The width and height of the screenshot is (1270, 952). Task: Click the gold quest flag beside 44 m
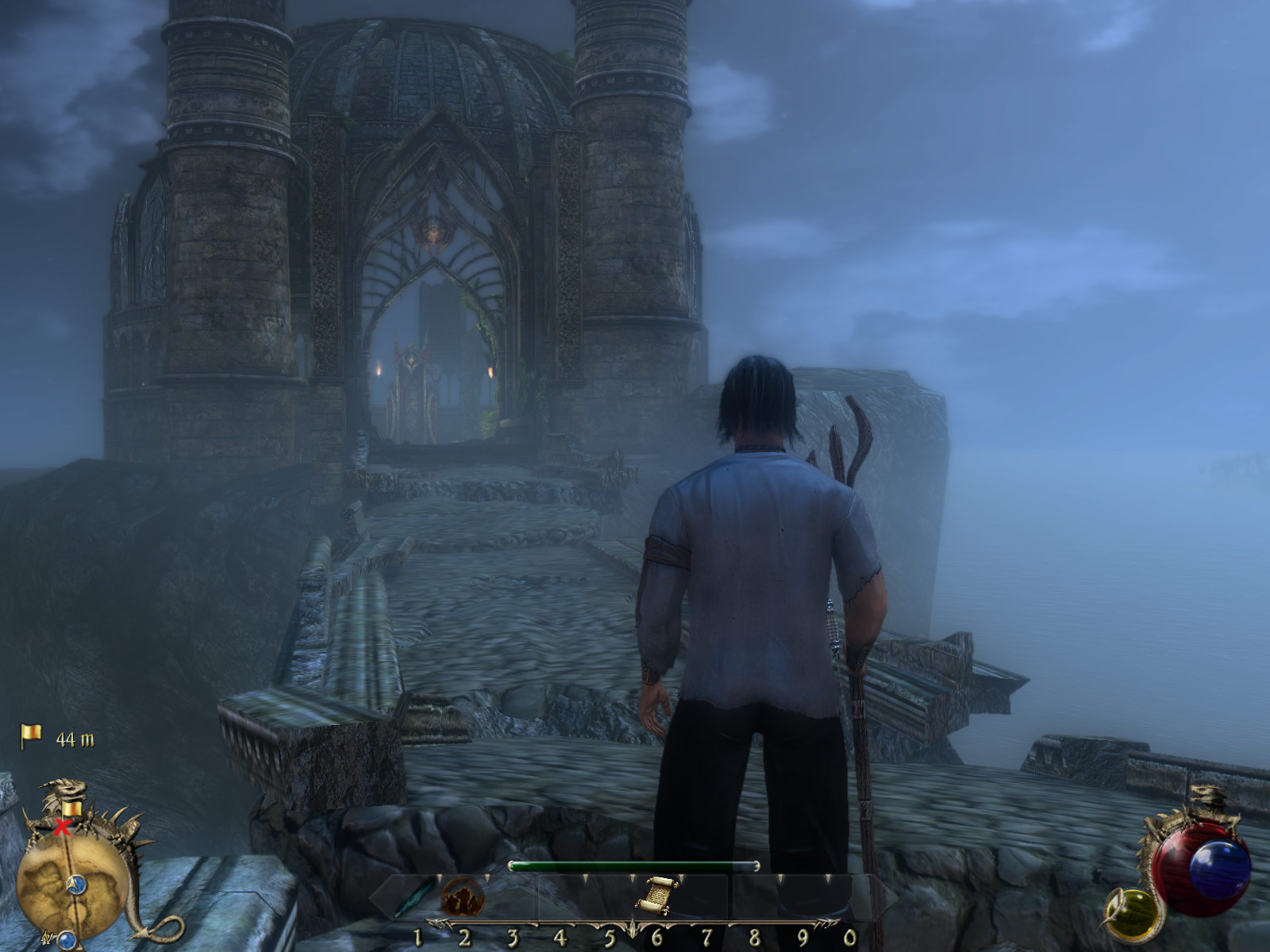click(x=31, y=736)
